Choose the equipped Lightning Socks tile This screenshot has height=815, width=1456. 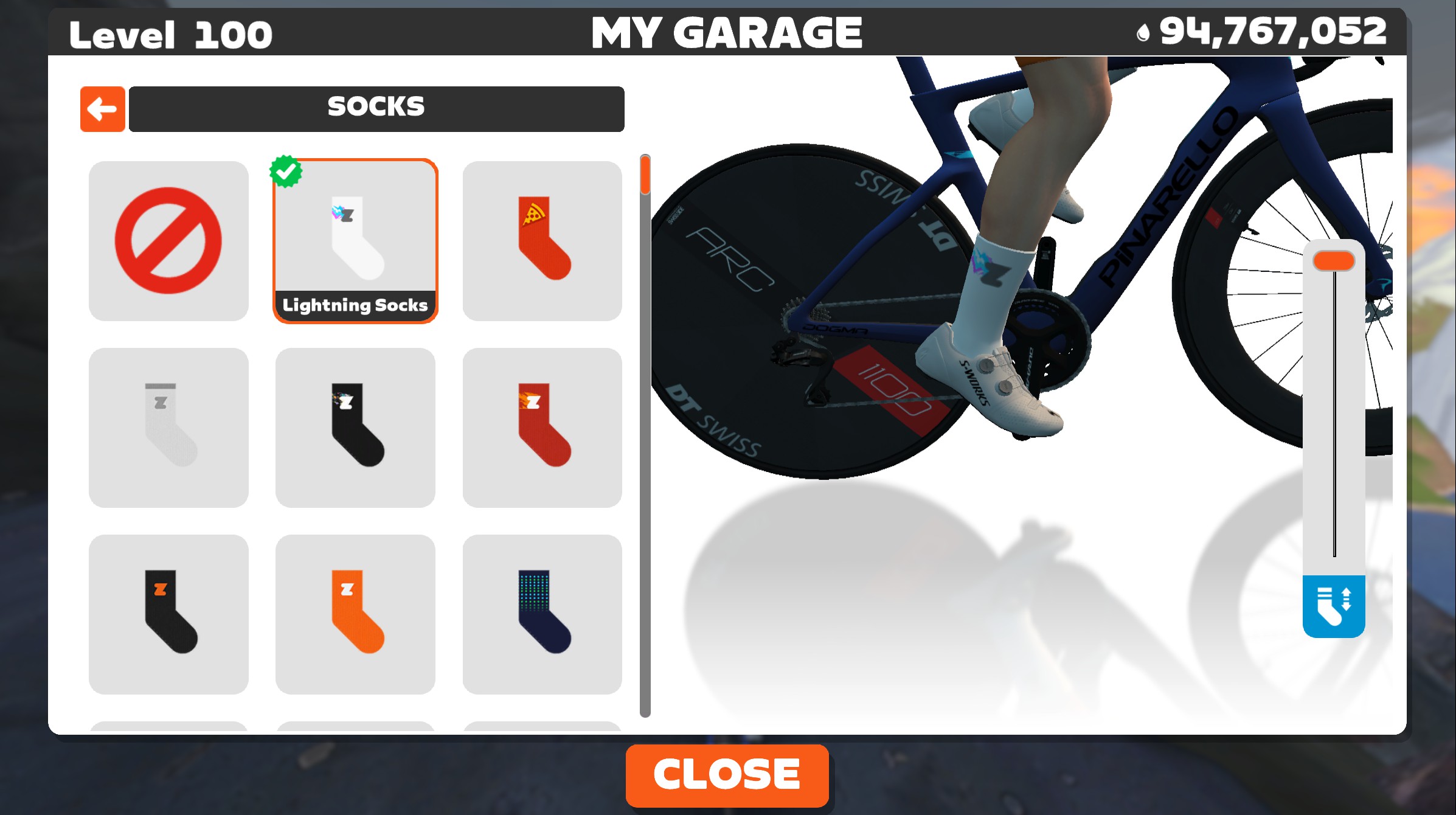[x=355, y=241]
